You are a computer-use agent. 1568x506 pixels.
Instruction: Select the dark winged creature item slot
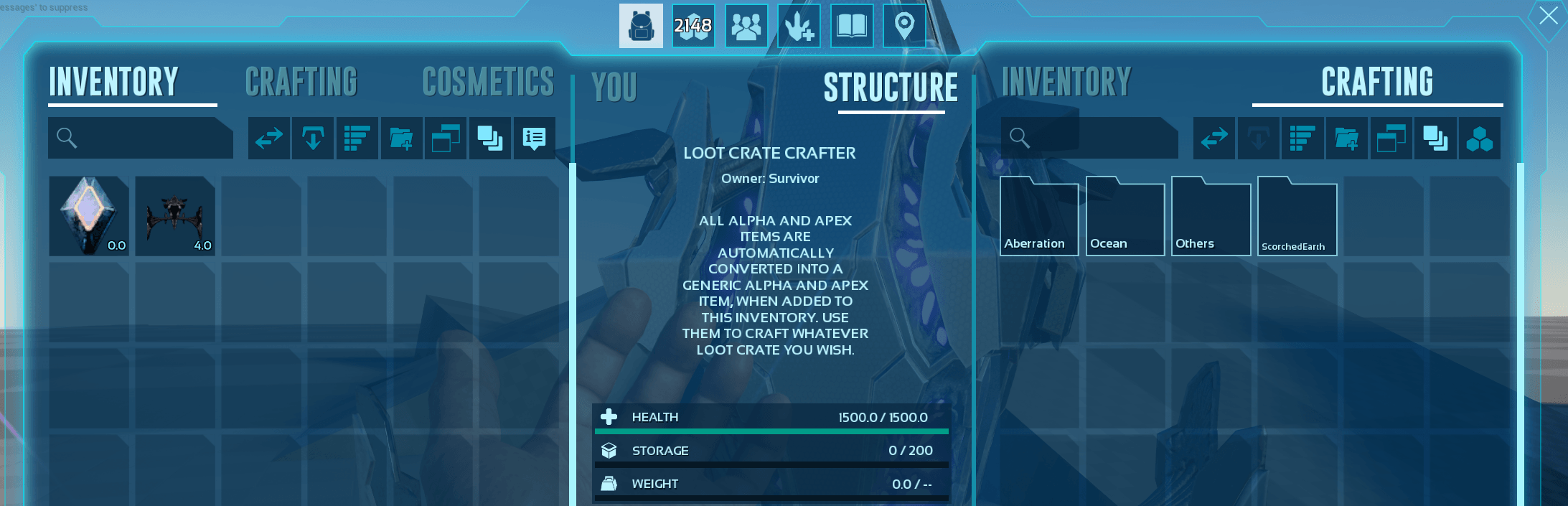pos(175,216)
